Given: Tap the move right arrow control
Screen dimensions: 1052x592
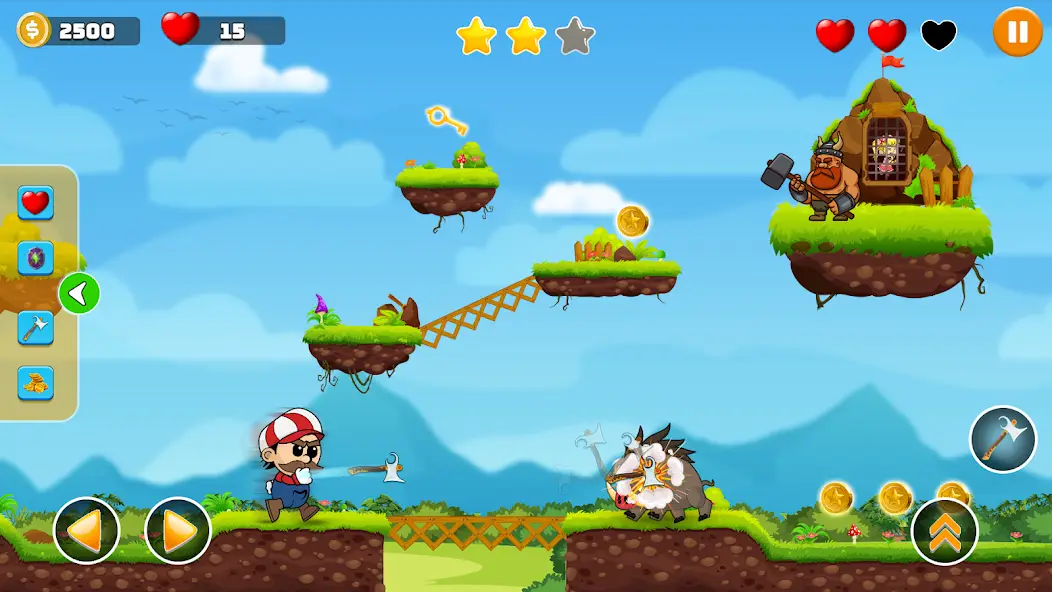Looking at the screenshot, I should tap(178, 530).
